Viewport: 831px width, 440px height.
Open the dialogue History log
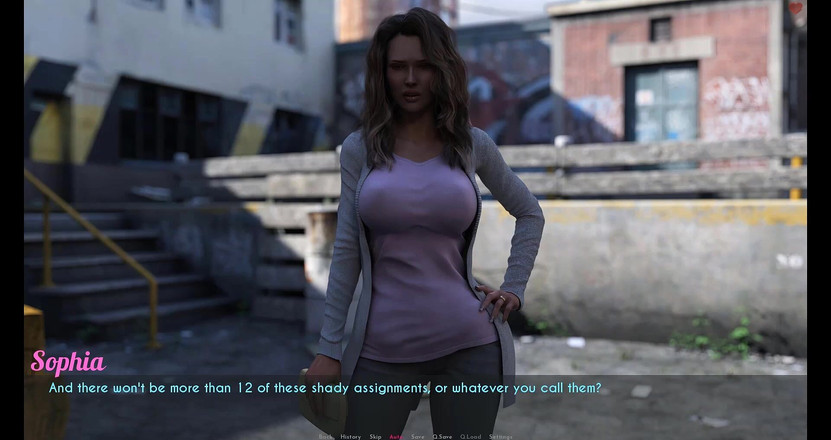[350, 436]
